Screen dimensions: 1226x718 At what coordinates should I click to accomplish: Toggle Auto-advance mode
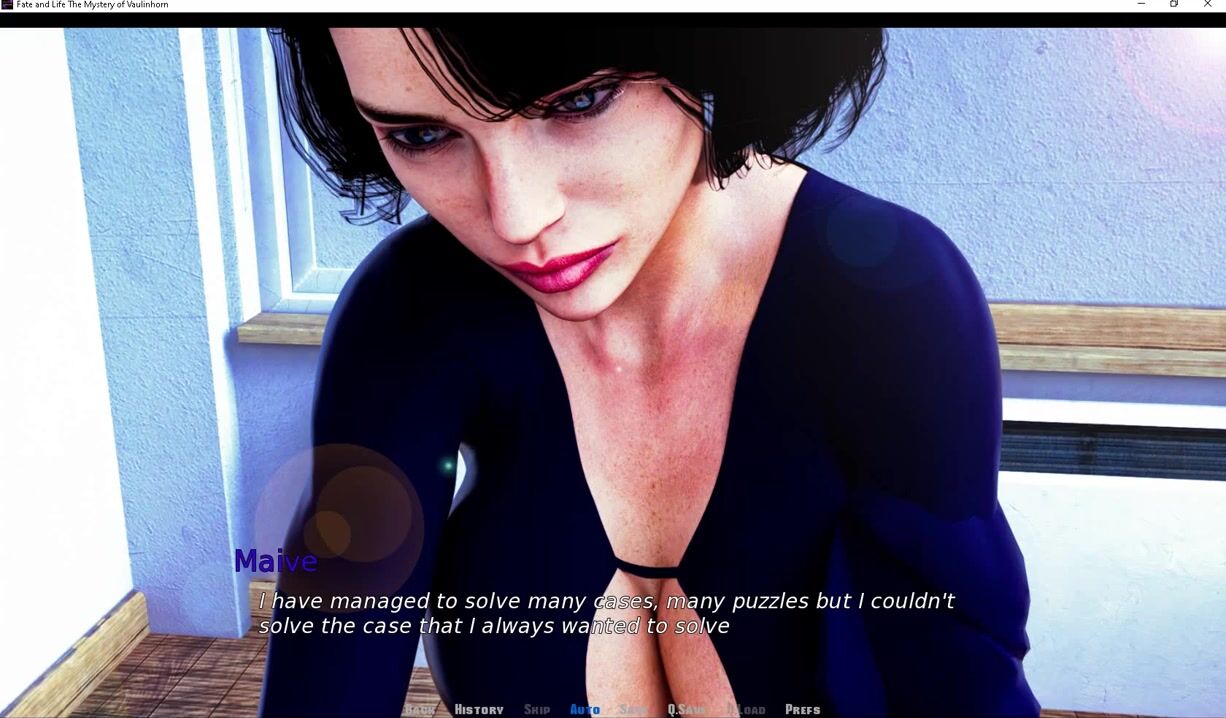point(585,709)
